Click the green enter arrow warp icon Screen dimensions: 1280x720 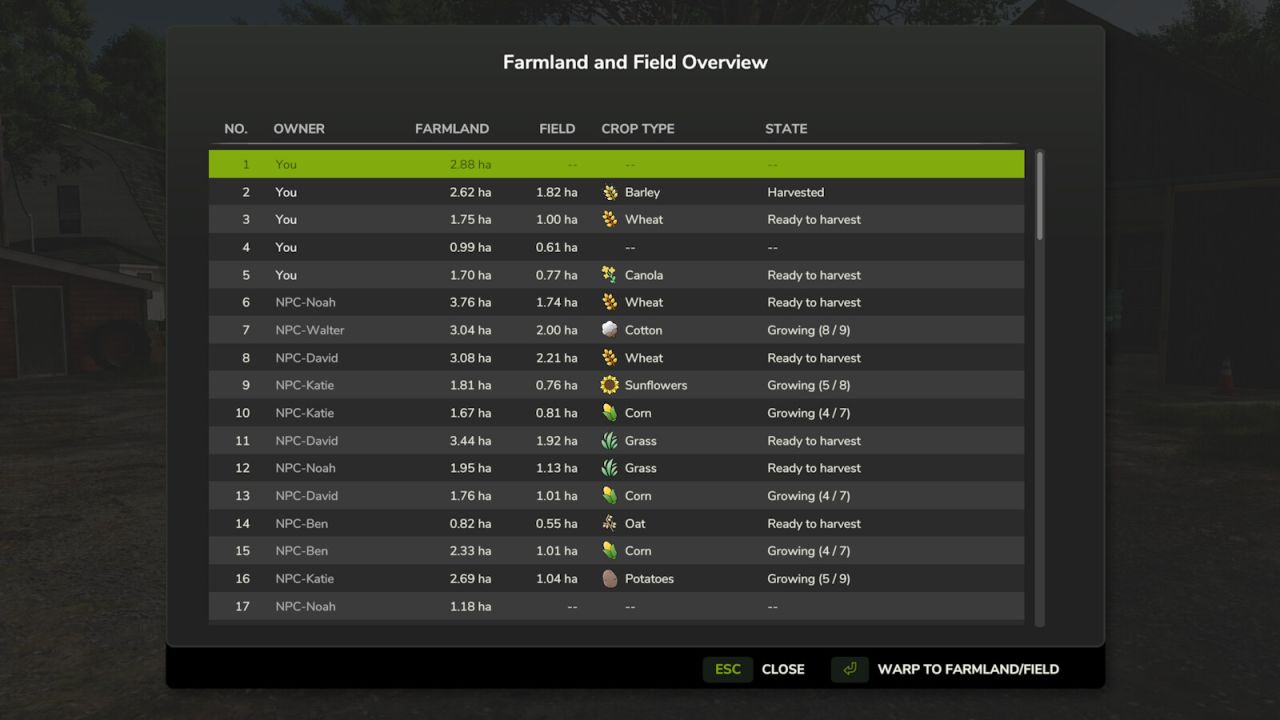[x=848, y=669]
